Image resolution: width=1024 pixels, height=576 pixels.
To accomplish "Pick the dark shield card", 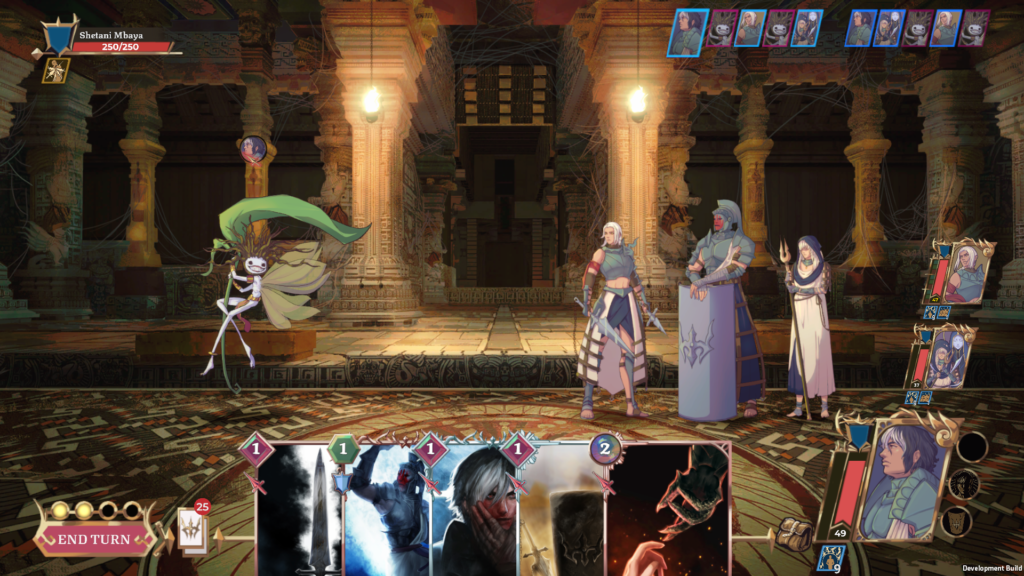I will (x=560, y=510).
